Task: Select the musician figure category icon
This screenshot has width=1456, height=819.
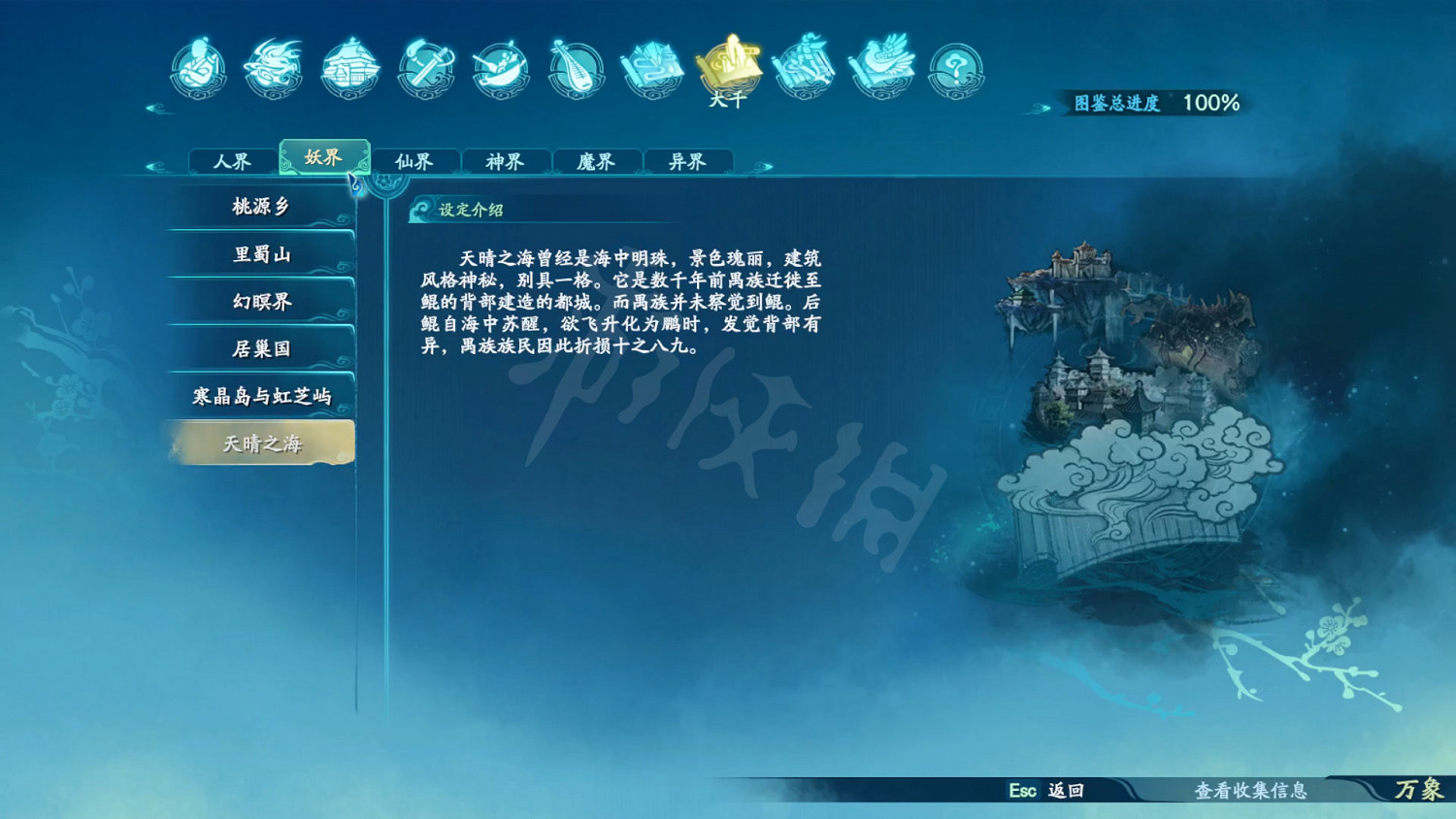Action: [199, 68]
